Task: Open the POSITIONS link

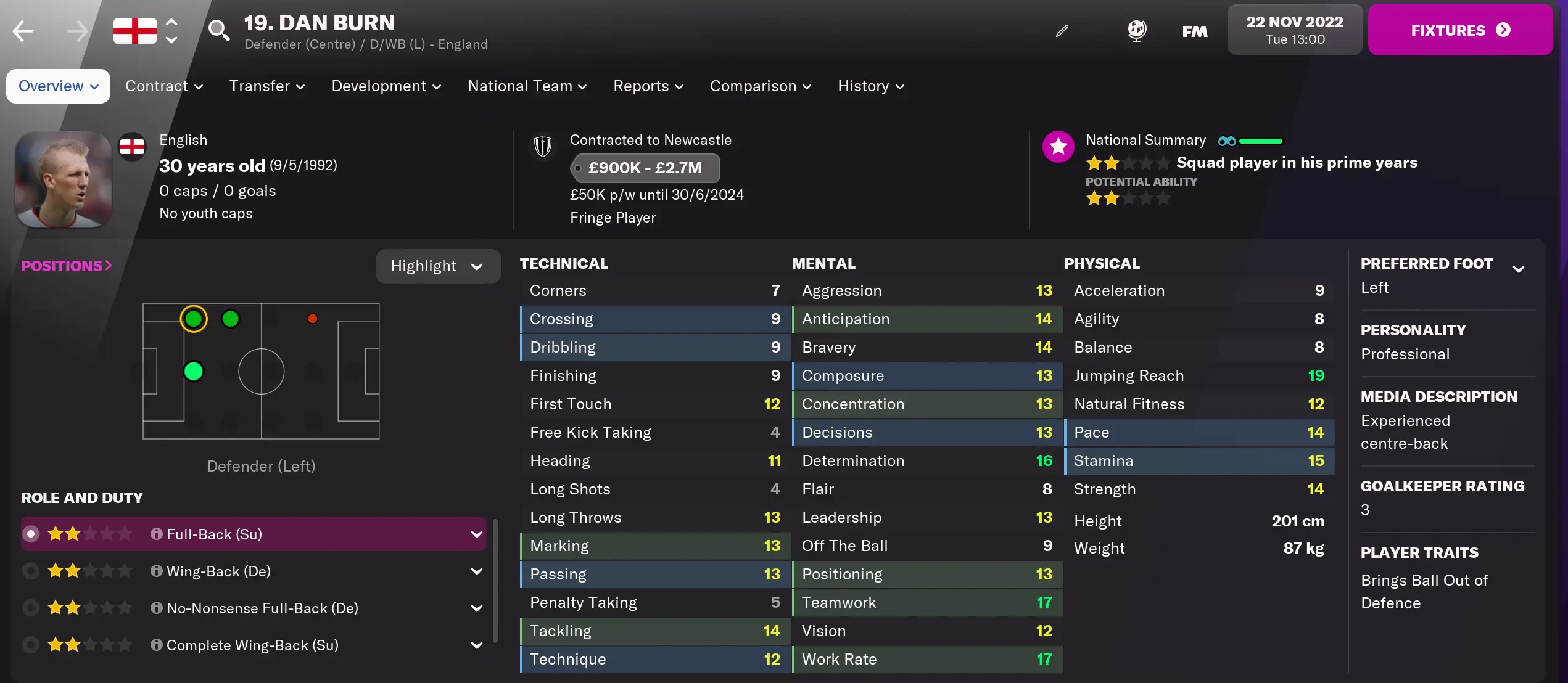Action: point(65,266)
